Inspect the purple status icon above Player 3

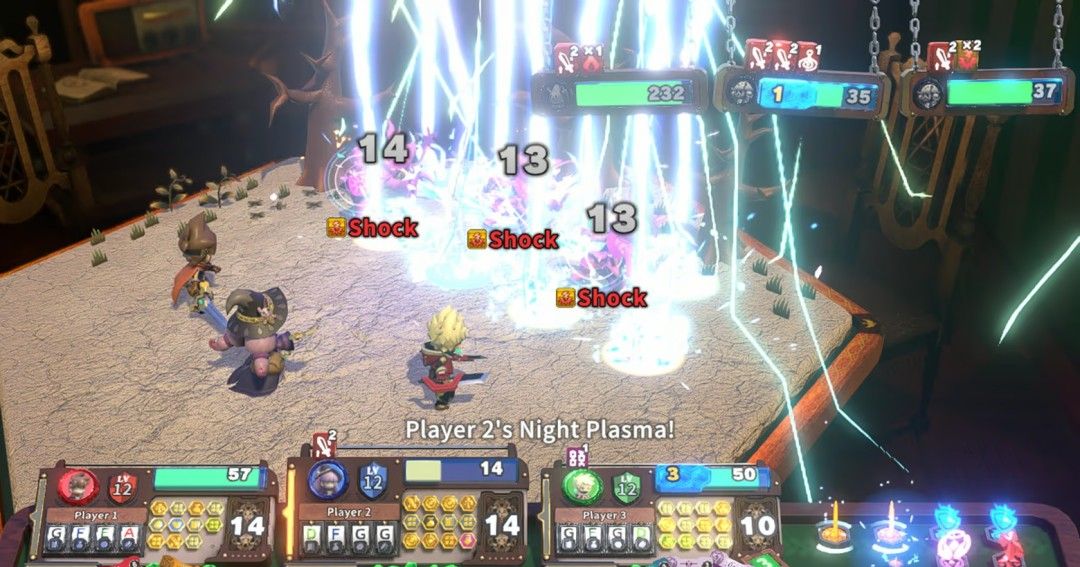point(576,456)
